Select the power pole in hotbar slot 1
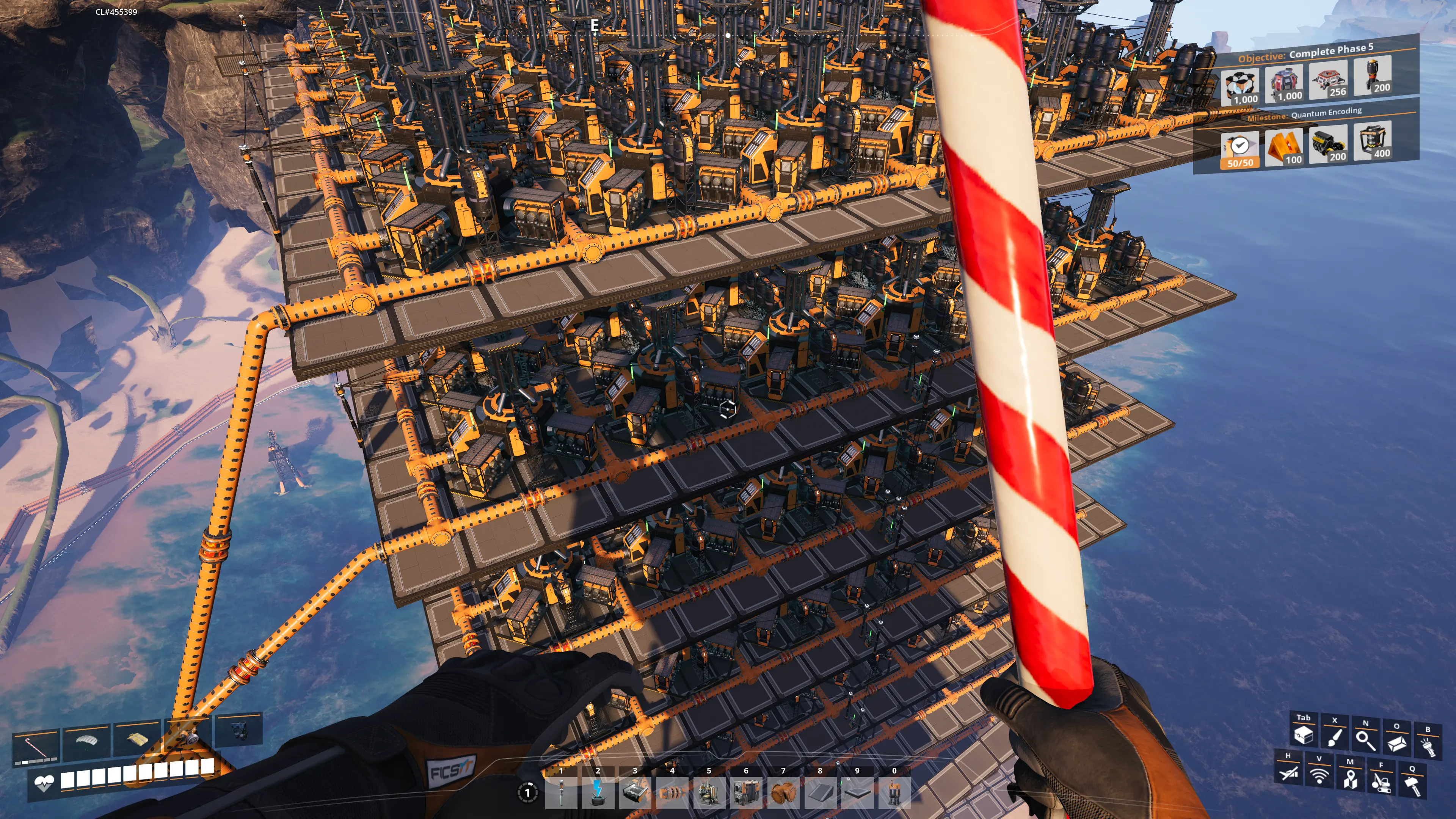The image size is (1456, 819). [561, 792]
